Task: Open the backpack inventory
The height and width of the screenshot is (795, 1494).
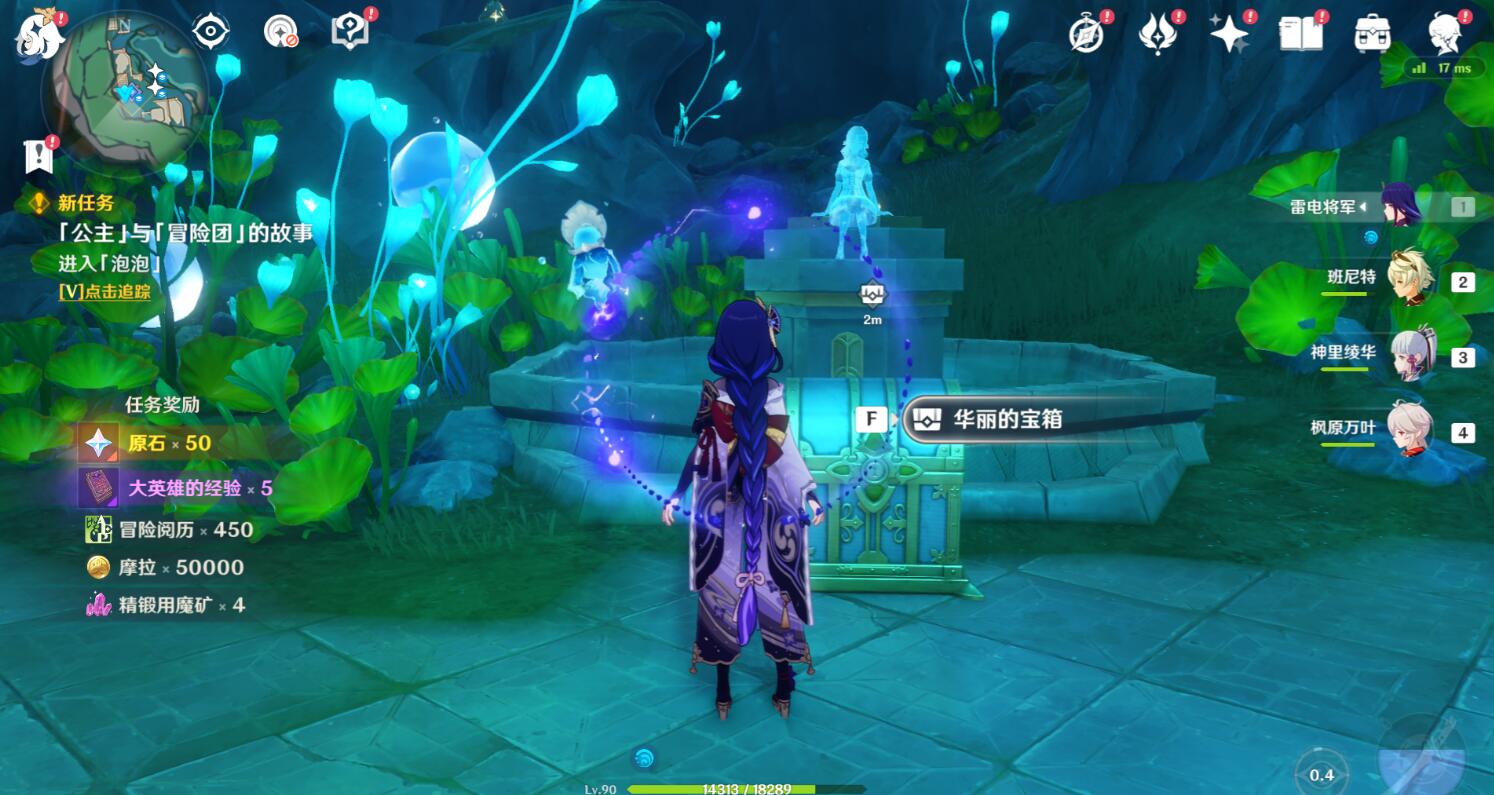Action: (1373, 33)
